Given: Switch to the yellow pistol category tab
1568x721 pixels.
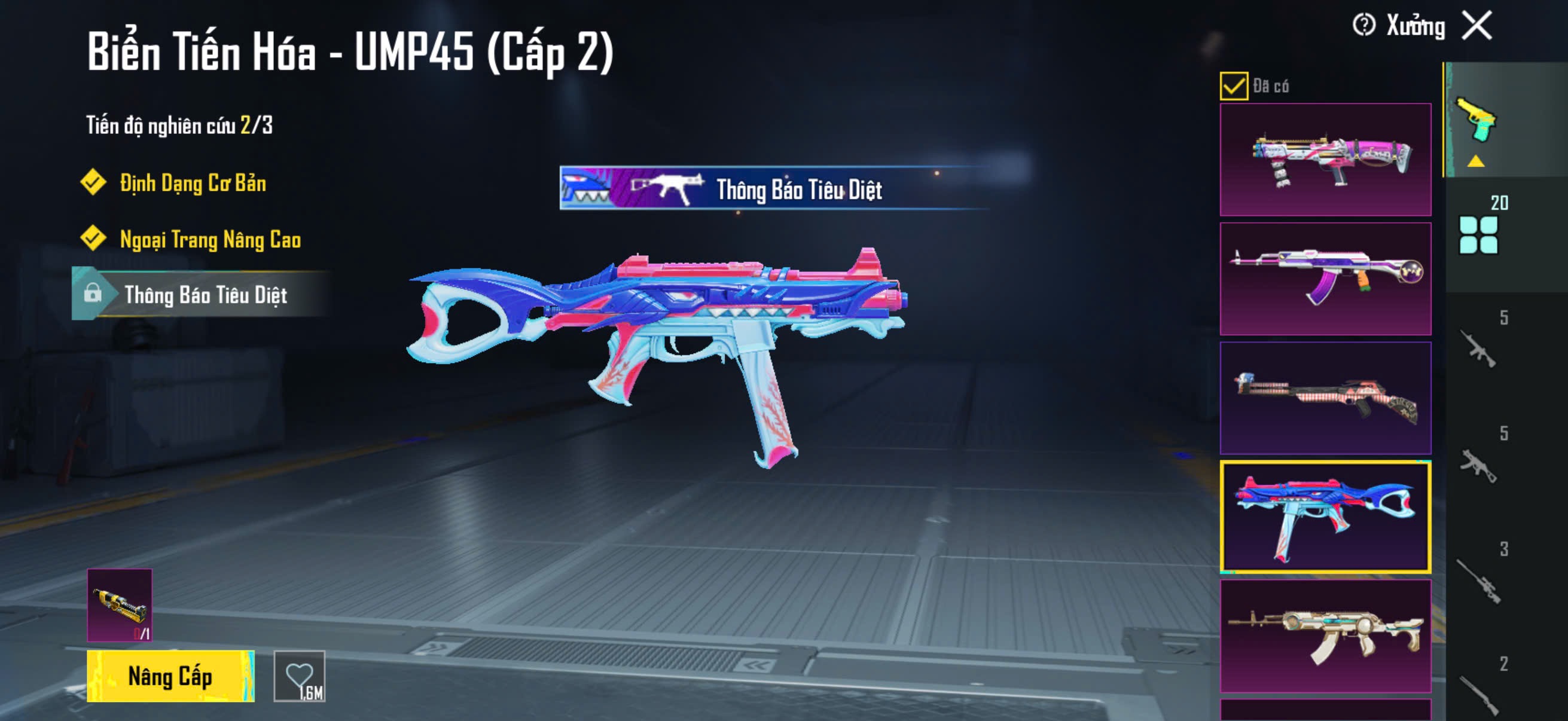Looking at the screenshot, I should pos(1476,121).
